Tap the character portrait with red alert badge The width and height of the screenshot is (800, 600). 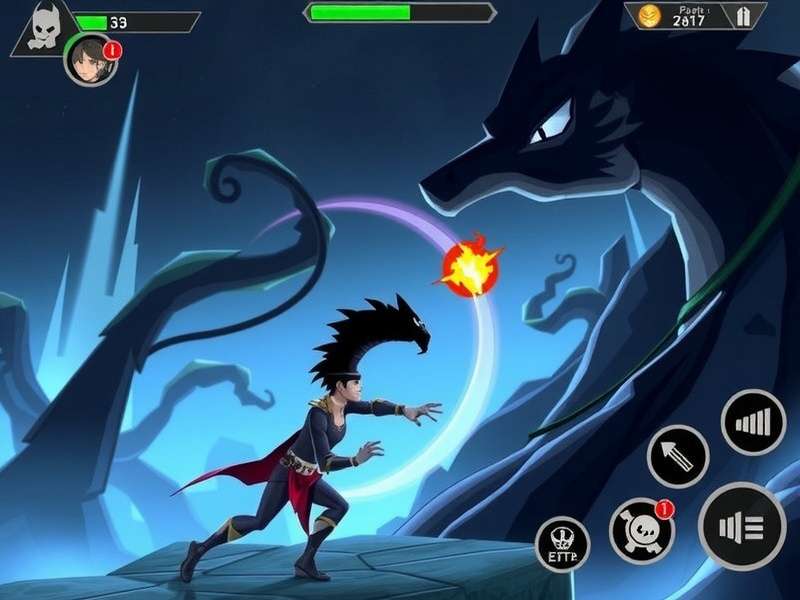tap(90, 59)
